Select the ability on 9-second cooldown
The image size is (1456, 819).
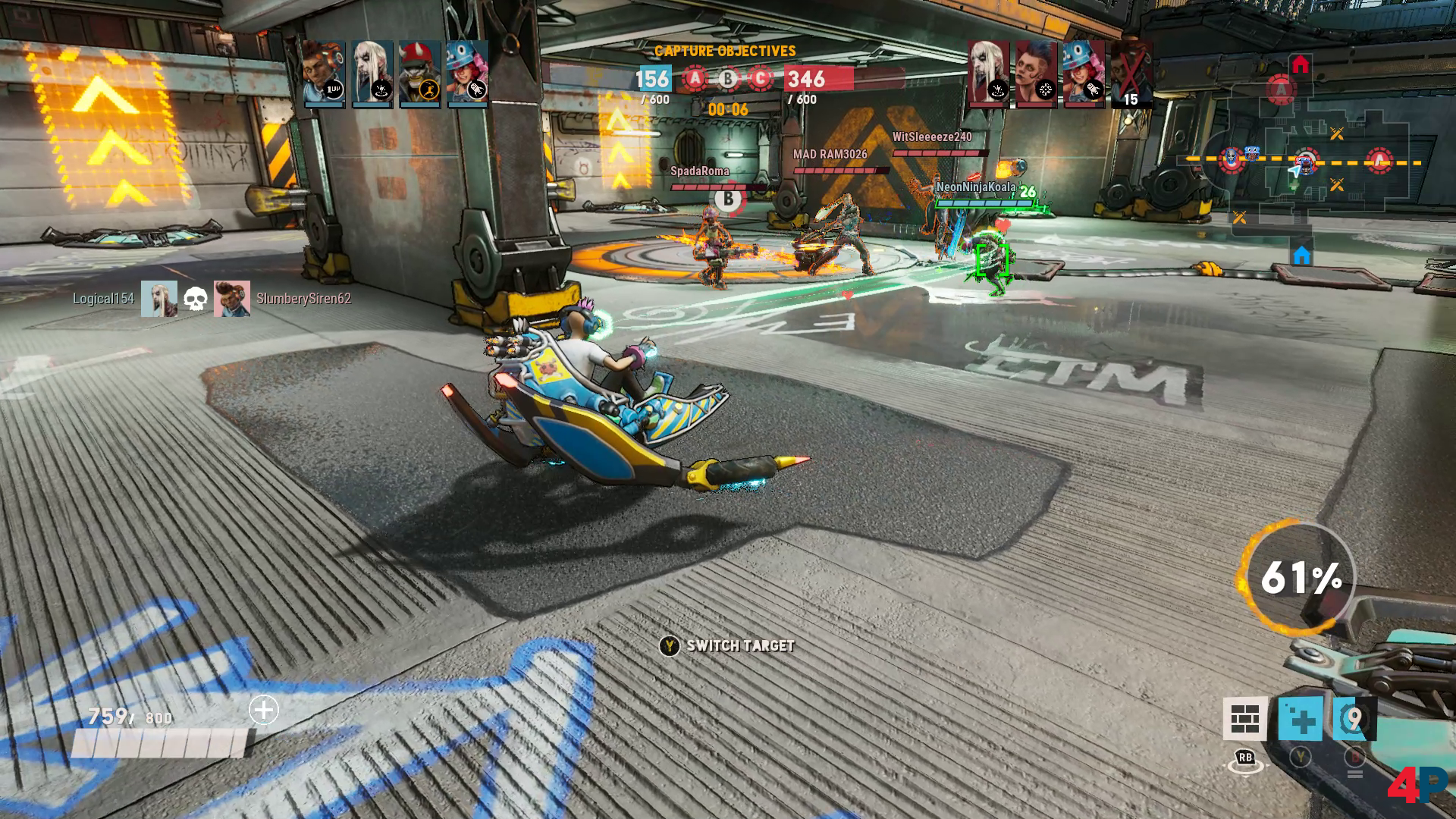click(x=1354, y=718)
